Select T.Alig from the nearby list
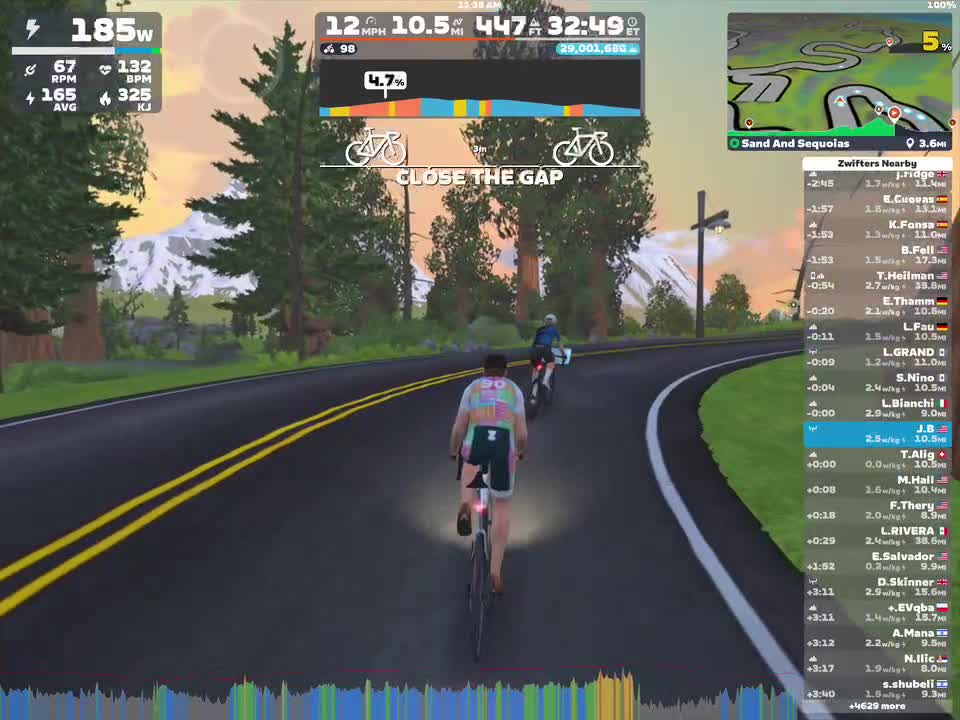 point(878,459)
